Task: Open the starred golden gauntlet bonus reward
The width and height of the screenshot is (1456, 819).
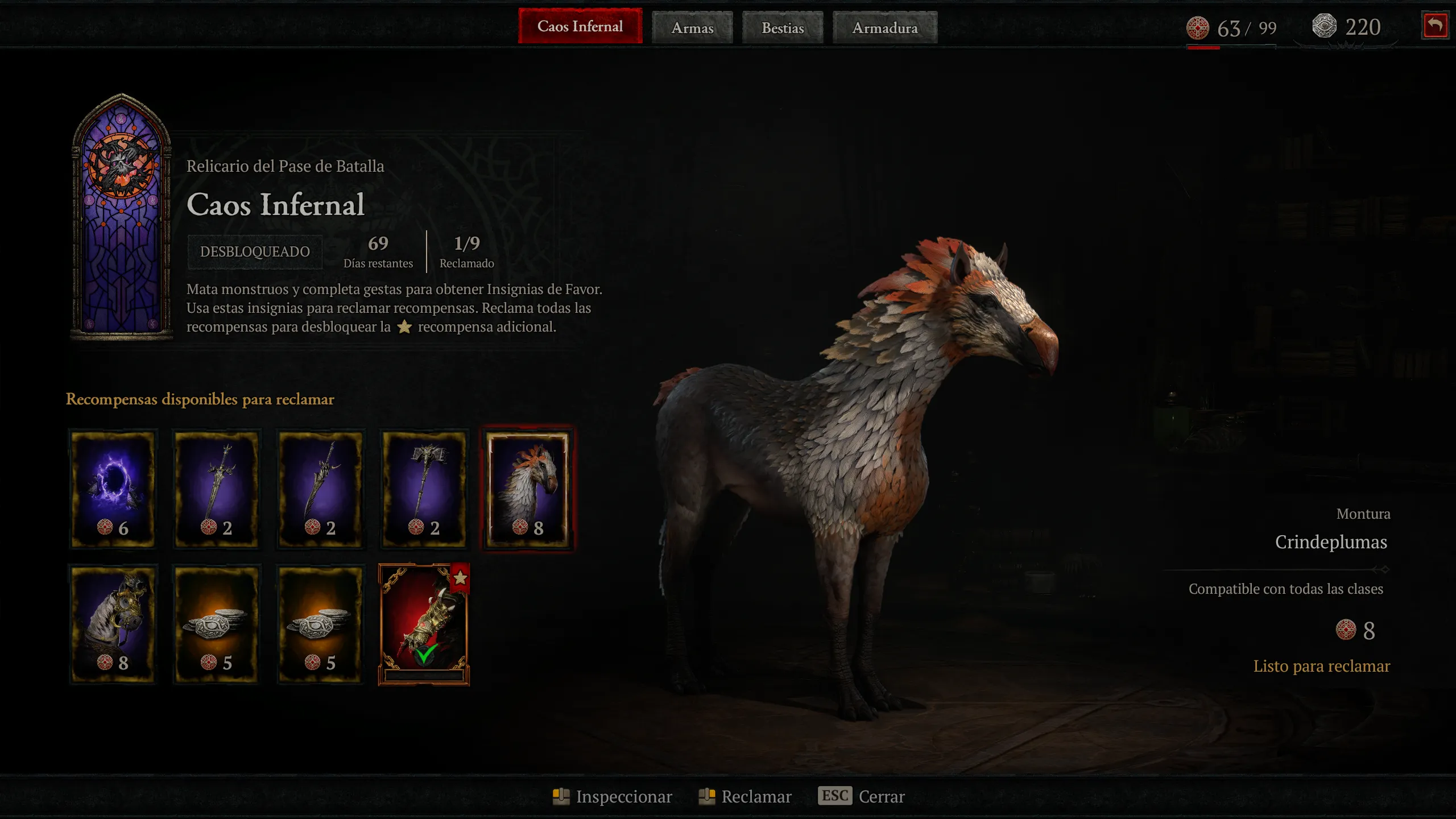Action: pyautogui.click(x=424, y=624)
